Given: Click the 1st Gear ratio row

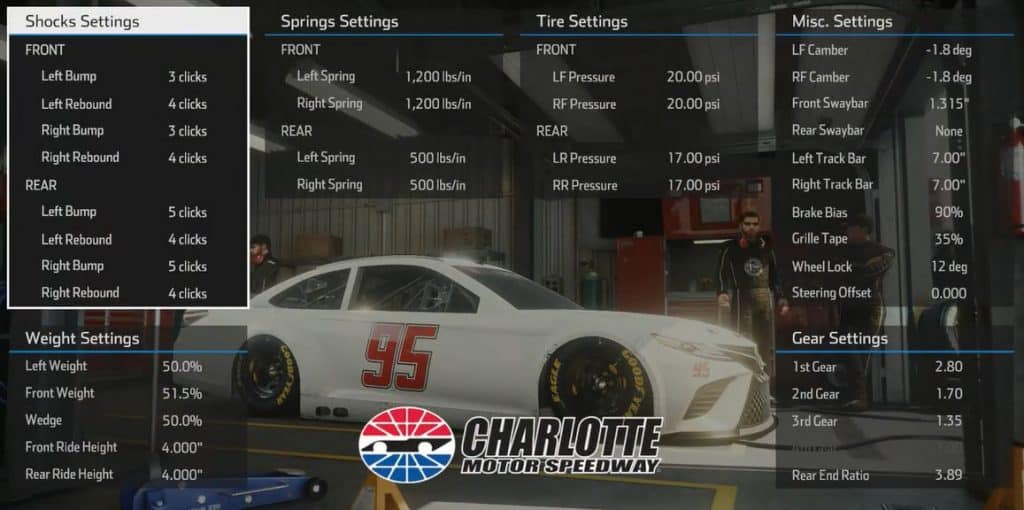Looking at the screenshot, I should click(878, 367).
